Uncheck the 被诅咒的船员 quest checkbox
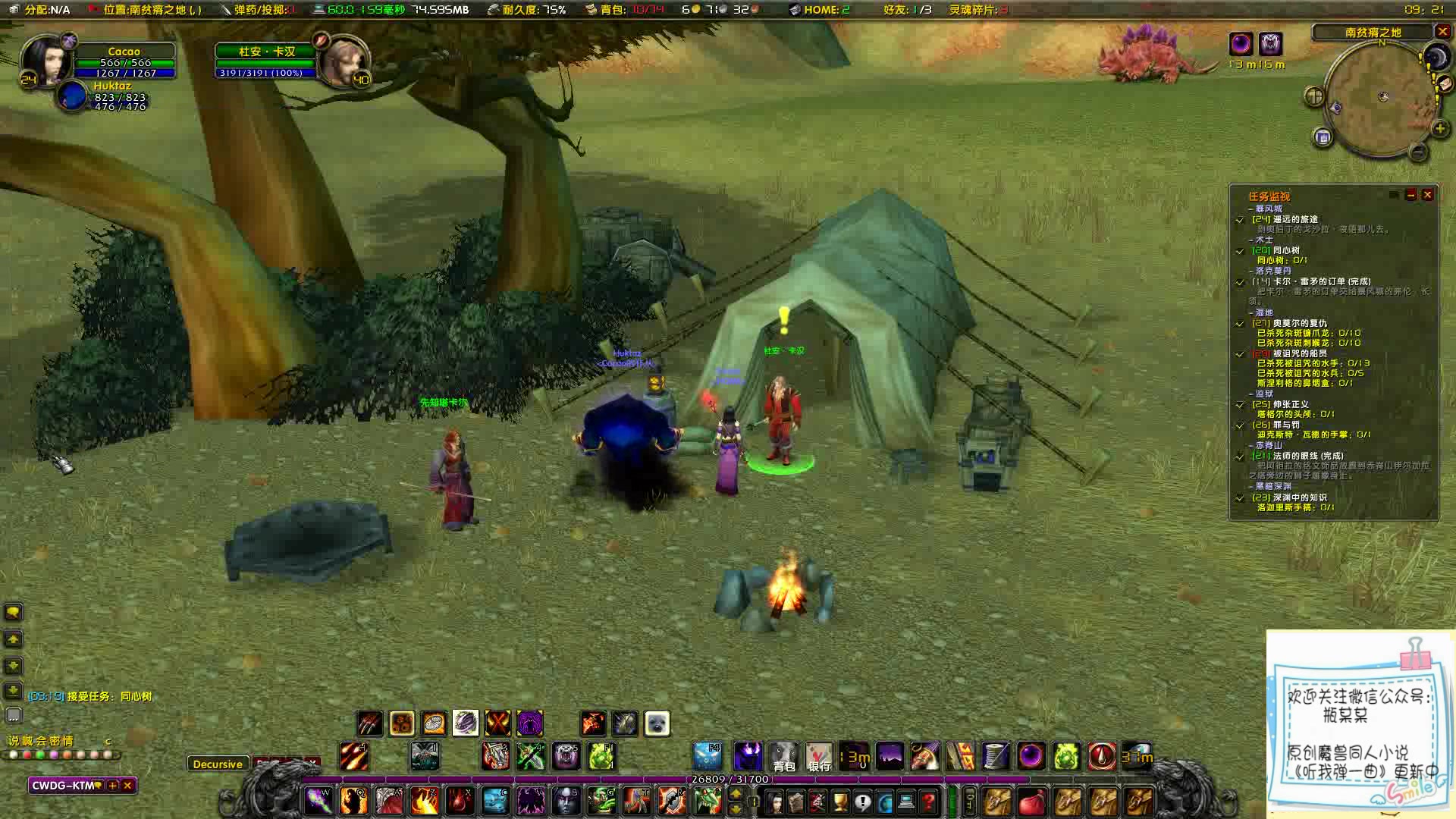Screen dimensions: 1456x819 click(1240, 354)
